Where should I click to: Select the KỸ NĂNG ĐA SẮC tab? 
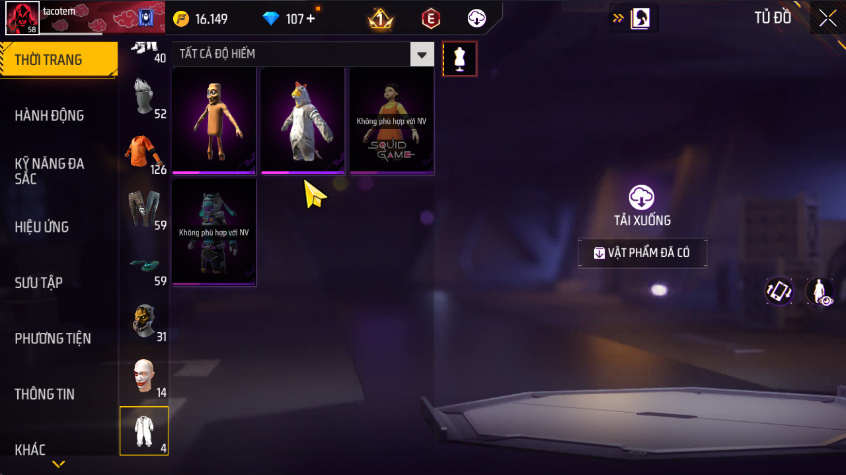[49, 170]
